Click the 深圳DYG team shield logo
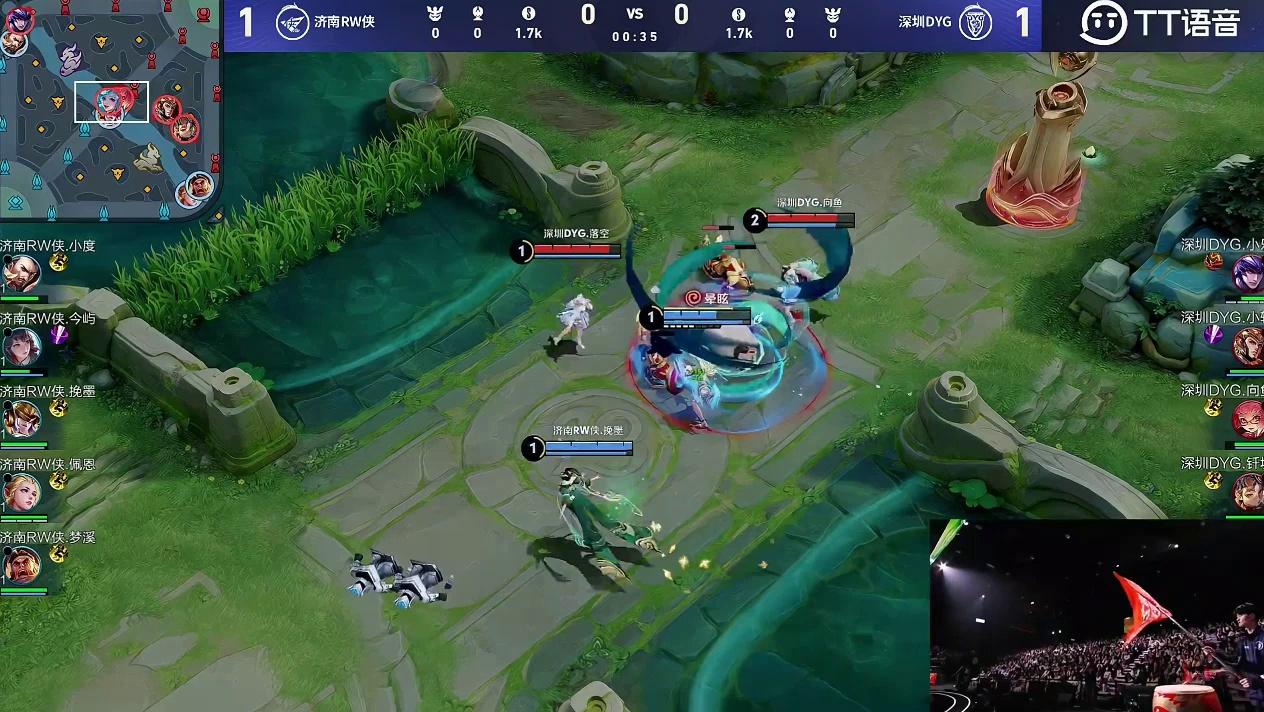The height and width of the screenshot is (712, 1264). (975, 22)
